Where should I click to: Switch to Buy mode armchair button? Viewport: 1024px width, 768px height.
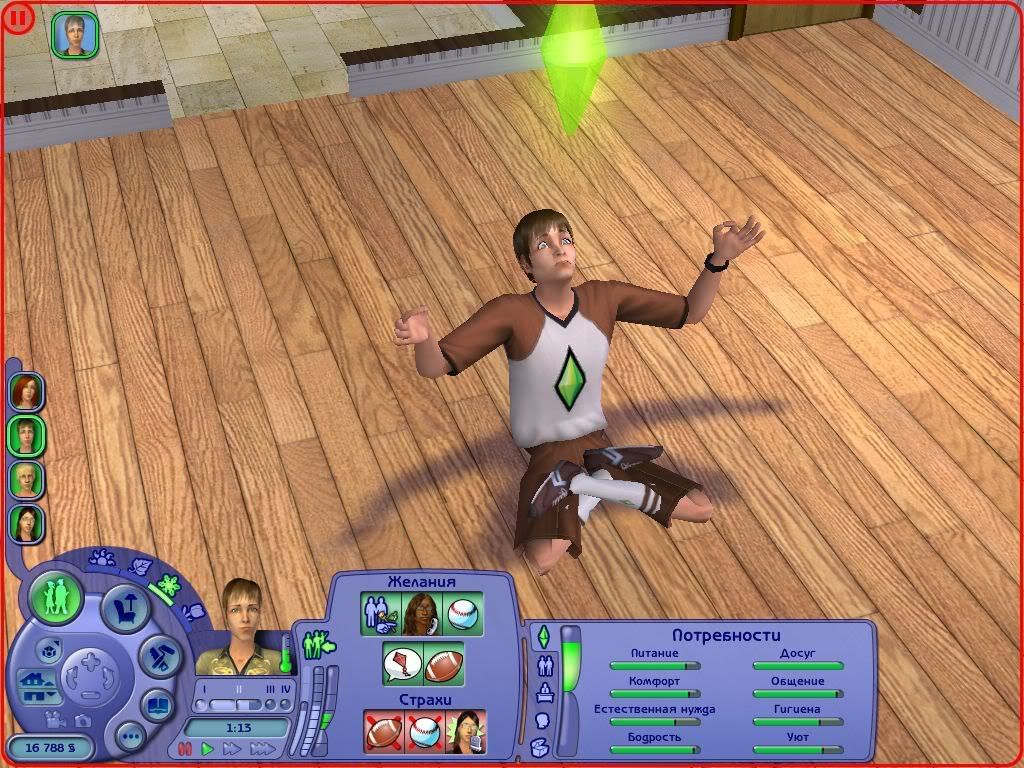[x=127, y=607]
